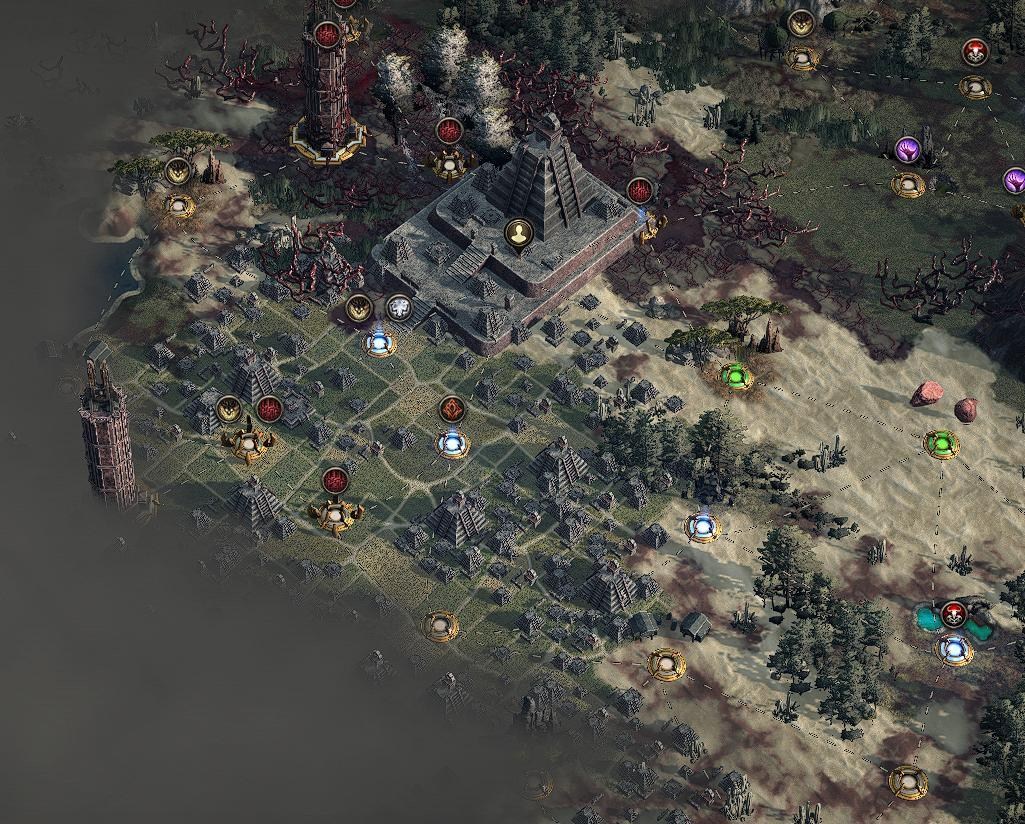Click the white icon beside the pyramid stairs

tap(399, 308)
